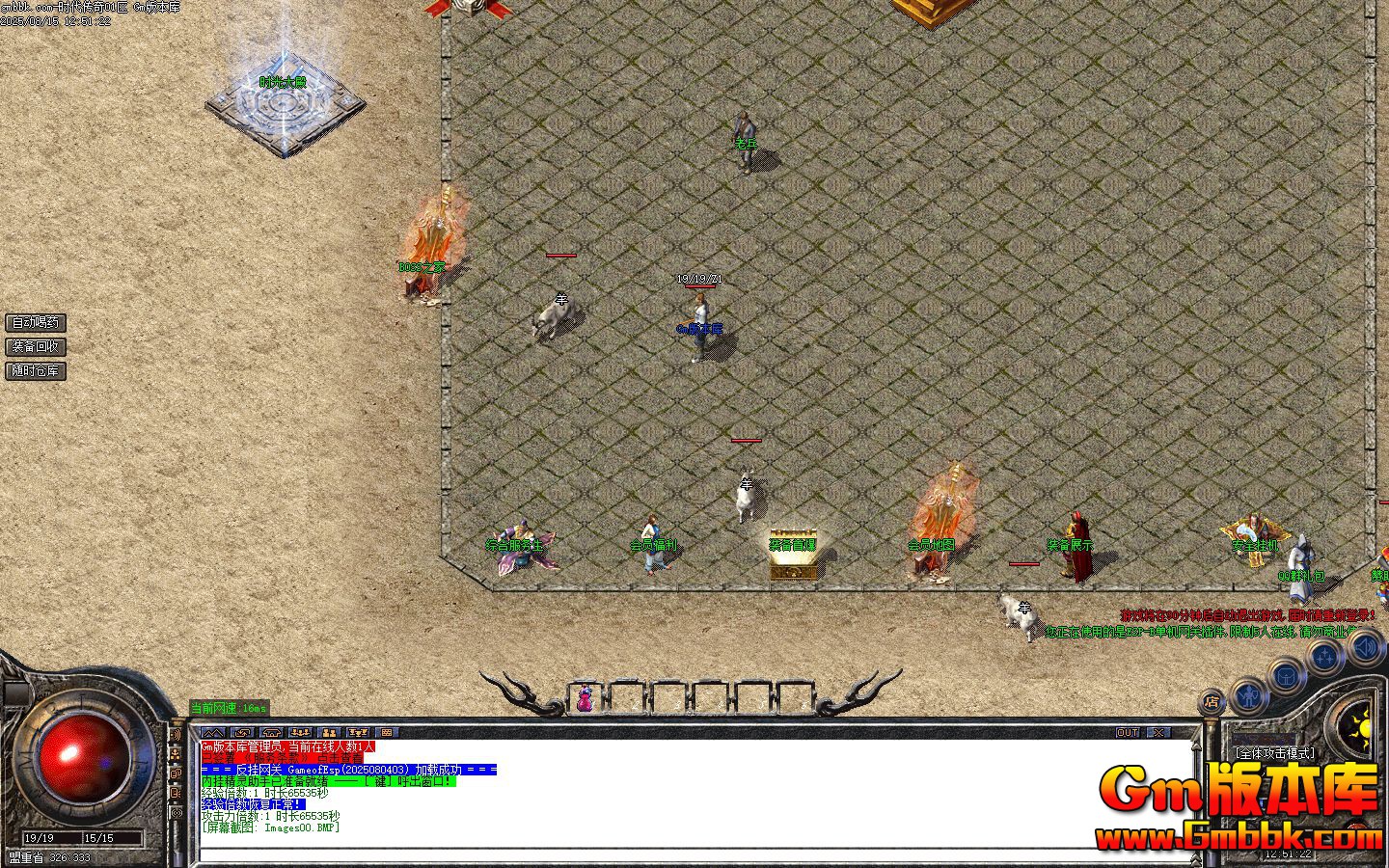Click the OUT button above chat
The height and width of the screenshot is (868, 1389).
pos(1128,733)
